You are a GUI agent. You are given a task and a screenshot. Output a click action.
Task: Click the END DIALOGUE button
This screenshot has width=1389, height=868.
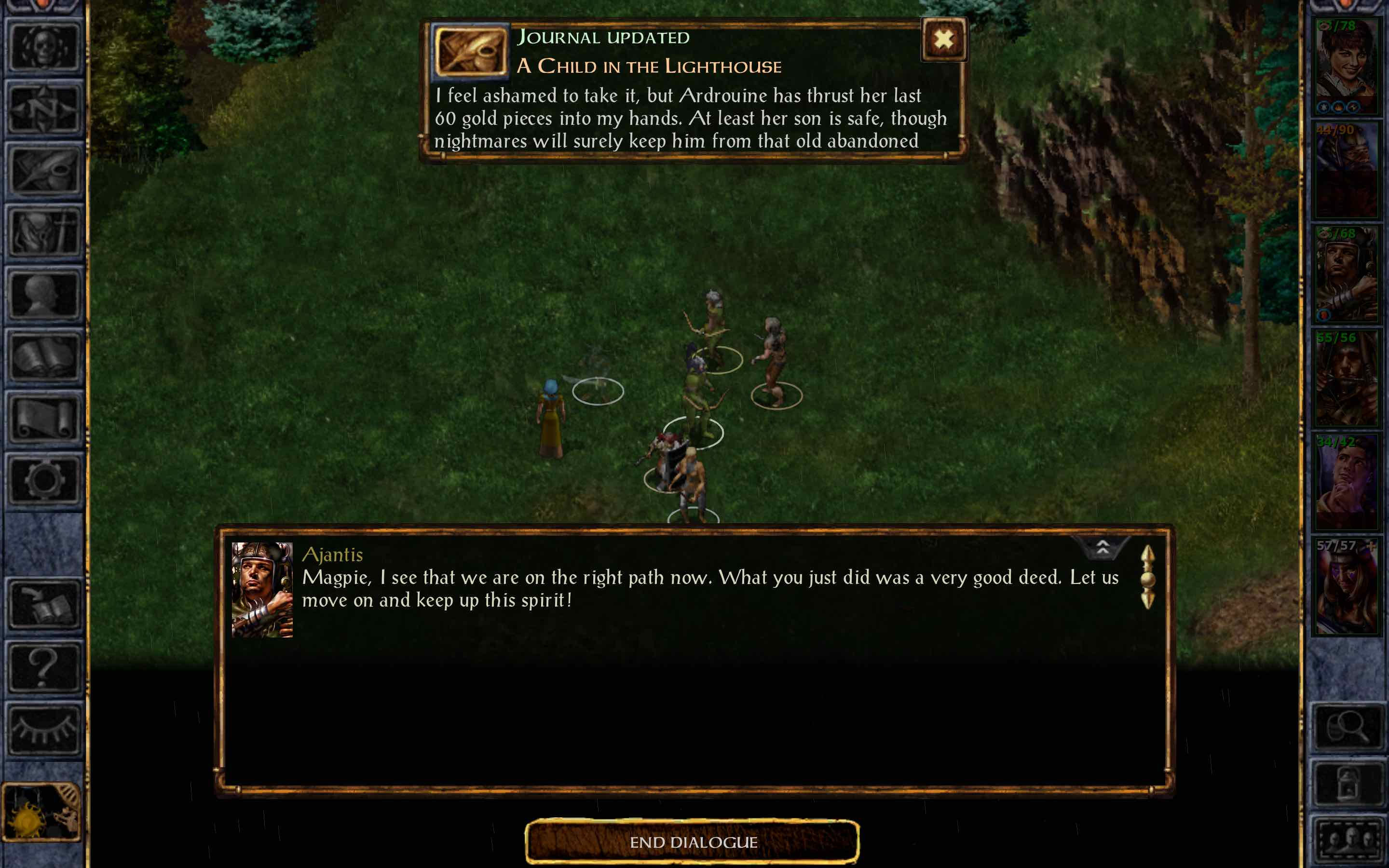coord(694,842)
